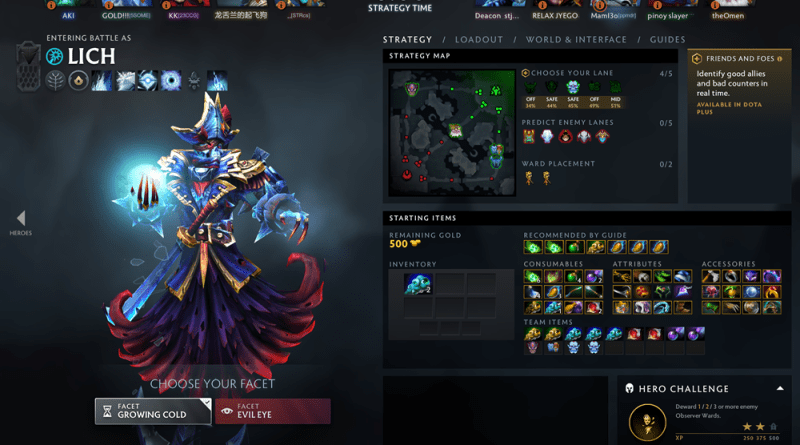Switch to the Loadout tab
Image resolution: width=800 pixels, height=445 pixels.
tap(479, 40)
